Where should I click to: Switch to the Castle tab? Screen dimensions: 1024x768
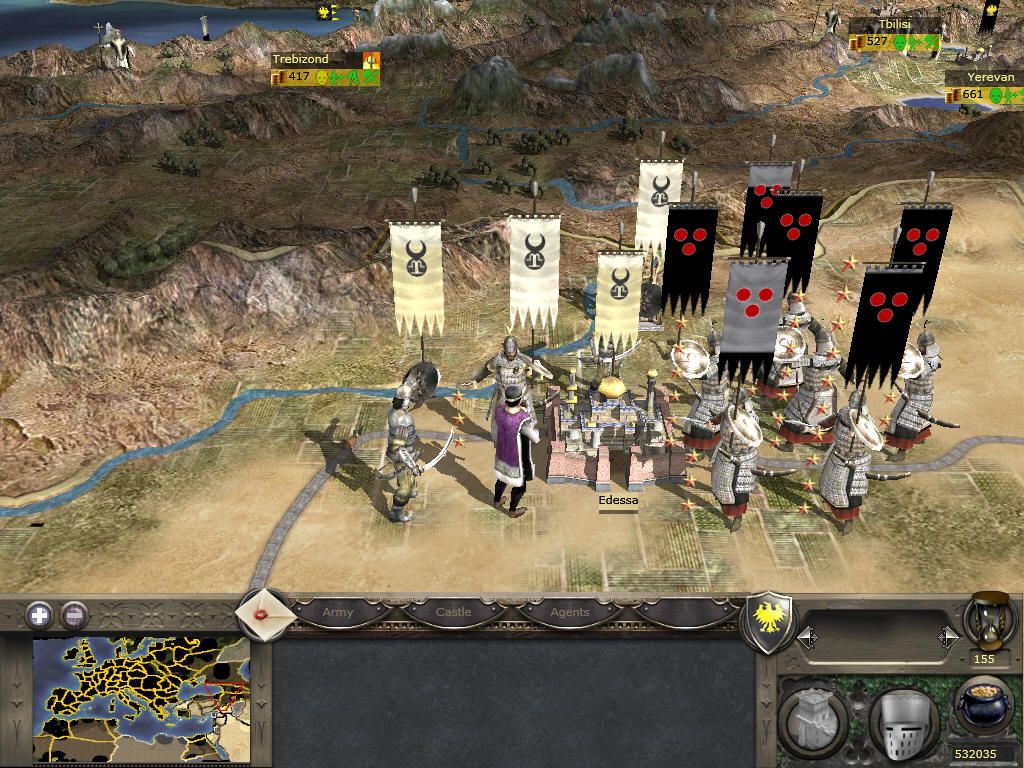[453, 612]
